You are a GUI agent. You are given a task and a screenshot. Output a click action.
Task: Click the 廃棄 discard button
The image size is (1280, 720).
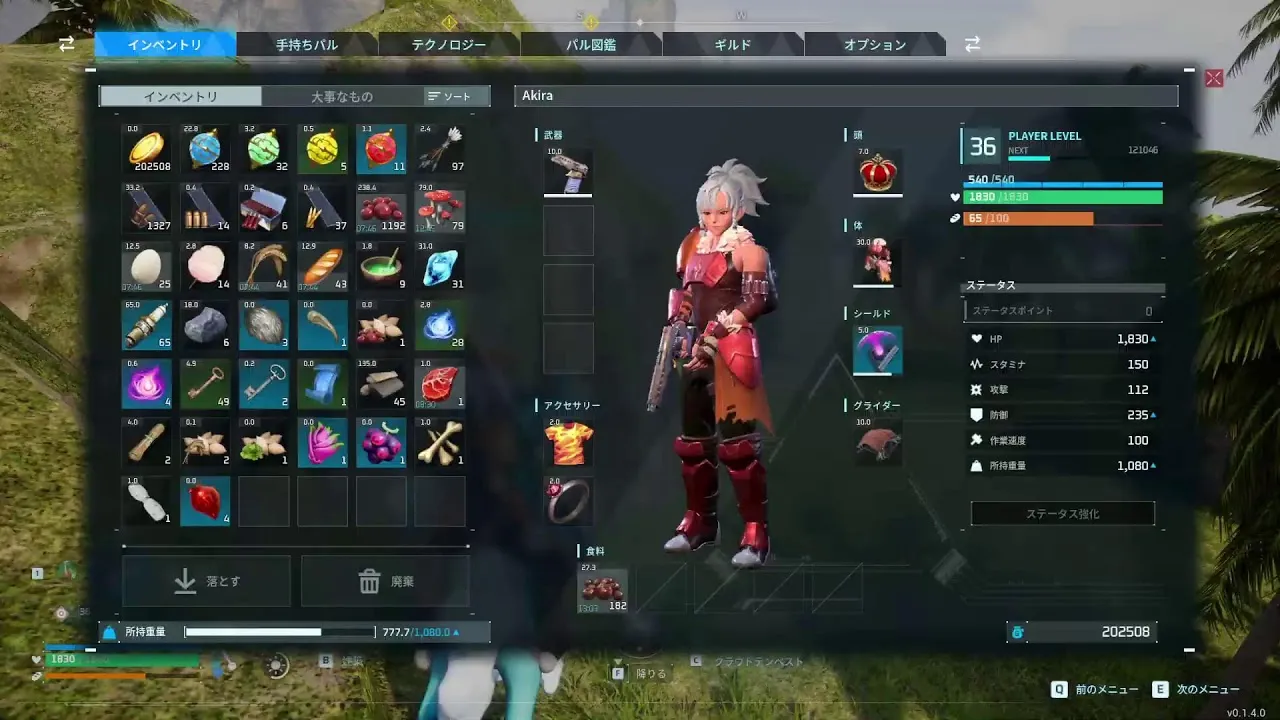pyautogui.click(x=385, y=581)
